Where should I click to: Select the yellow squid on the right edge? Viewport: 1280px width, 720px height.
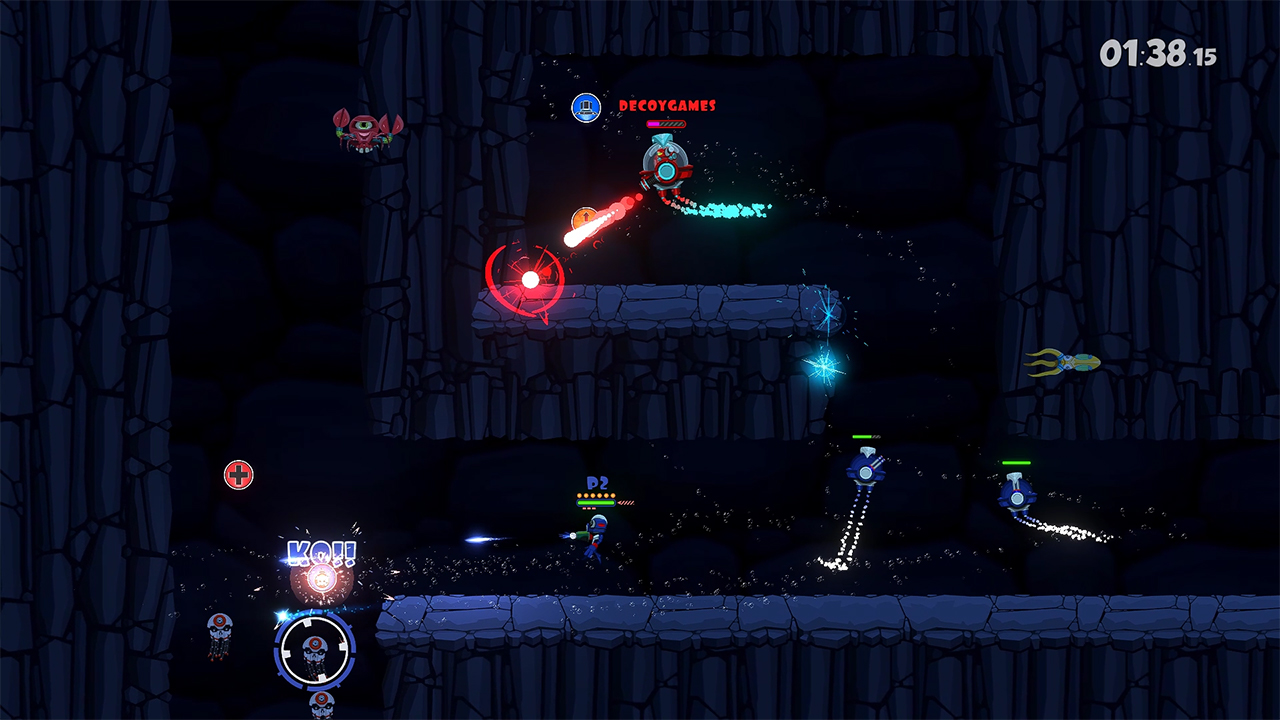click(x=1073, y=364)
